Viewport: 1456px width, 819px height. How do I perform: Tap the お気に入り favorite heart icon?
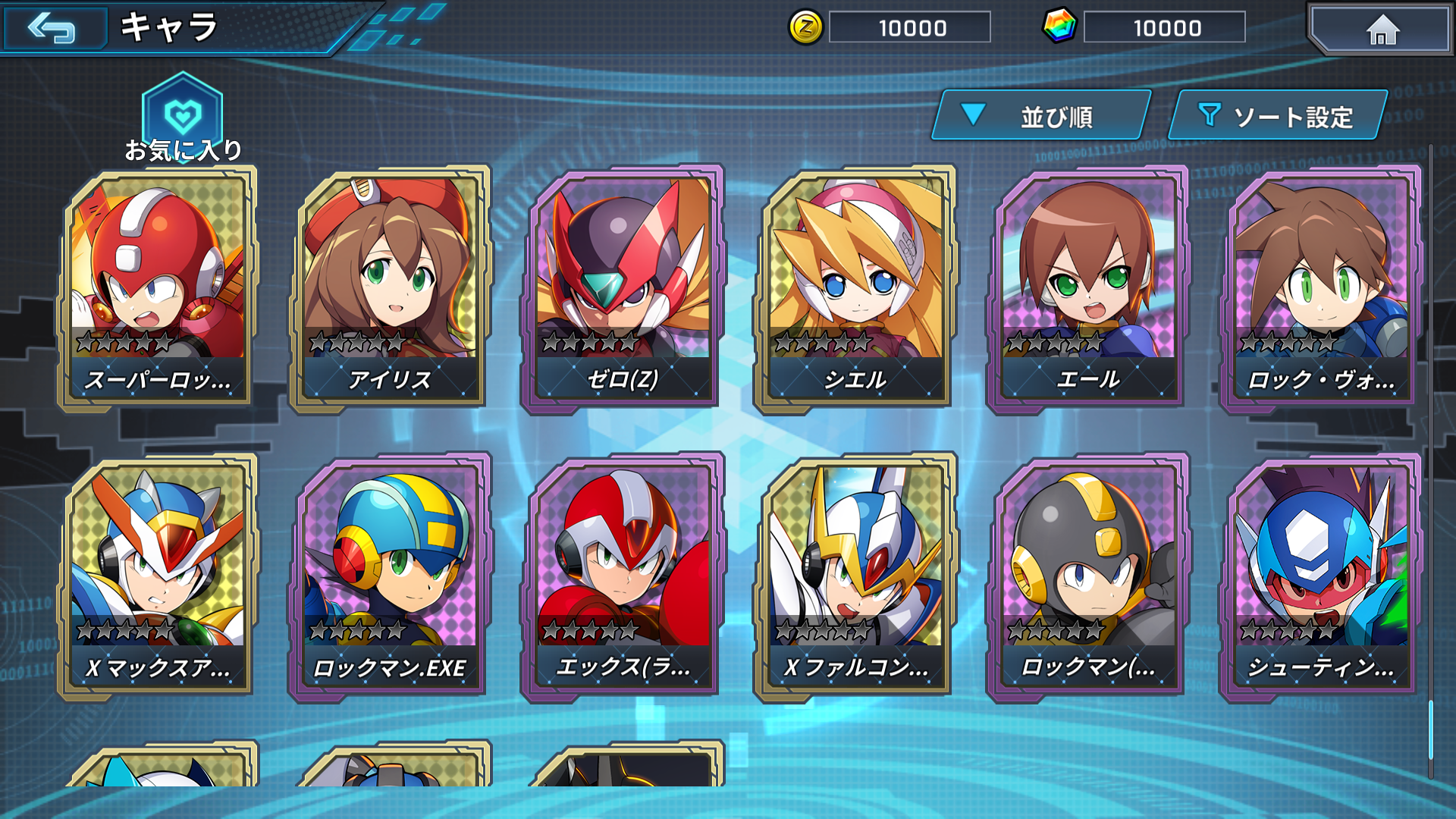click(x=180, y=112)
